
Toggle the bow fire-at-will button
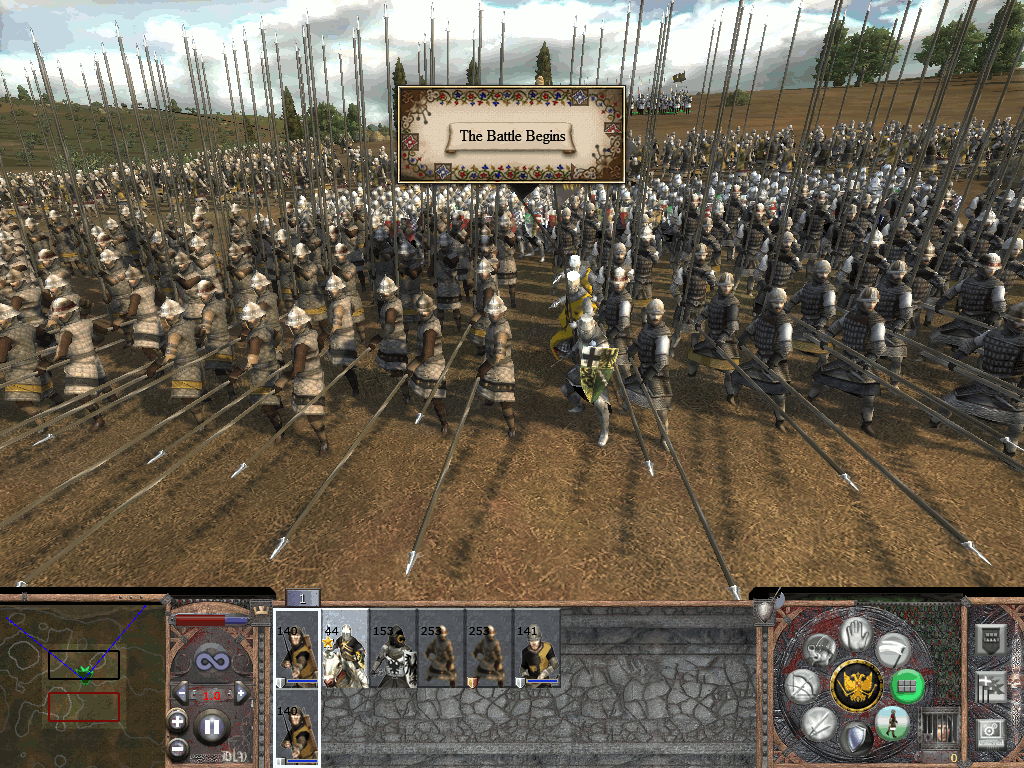(803, 686)
